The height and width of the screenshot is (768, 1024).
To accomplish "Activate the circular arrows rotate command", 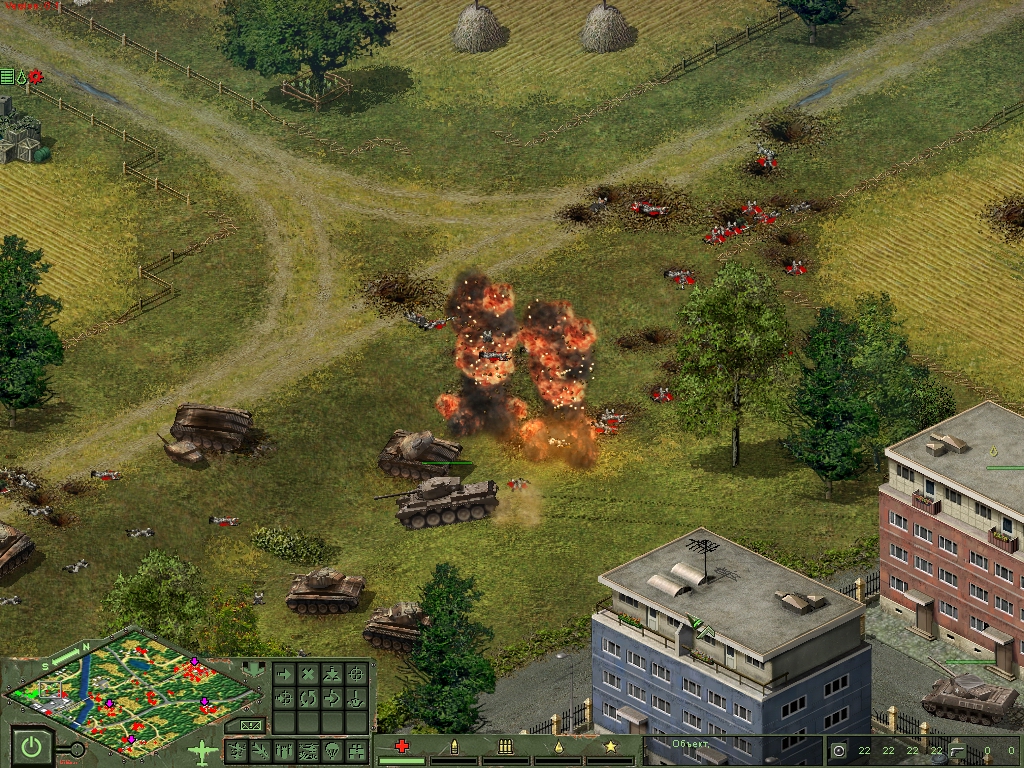I will tap(308, 697).
